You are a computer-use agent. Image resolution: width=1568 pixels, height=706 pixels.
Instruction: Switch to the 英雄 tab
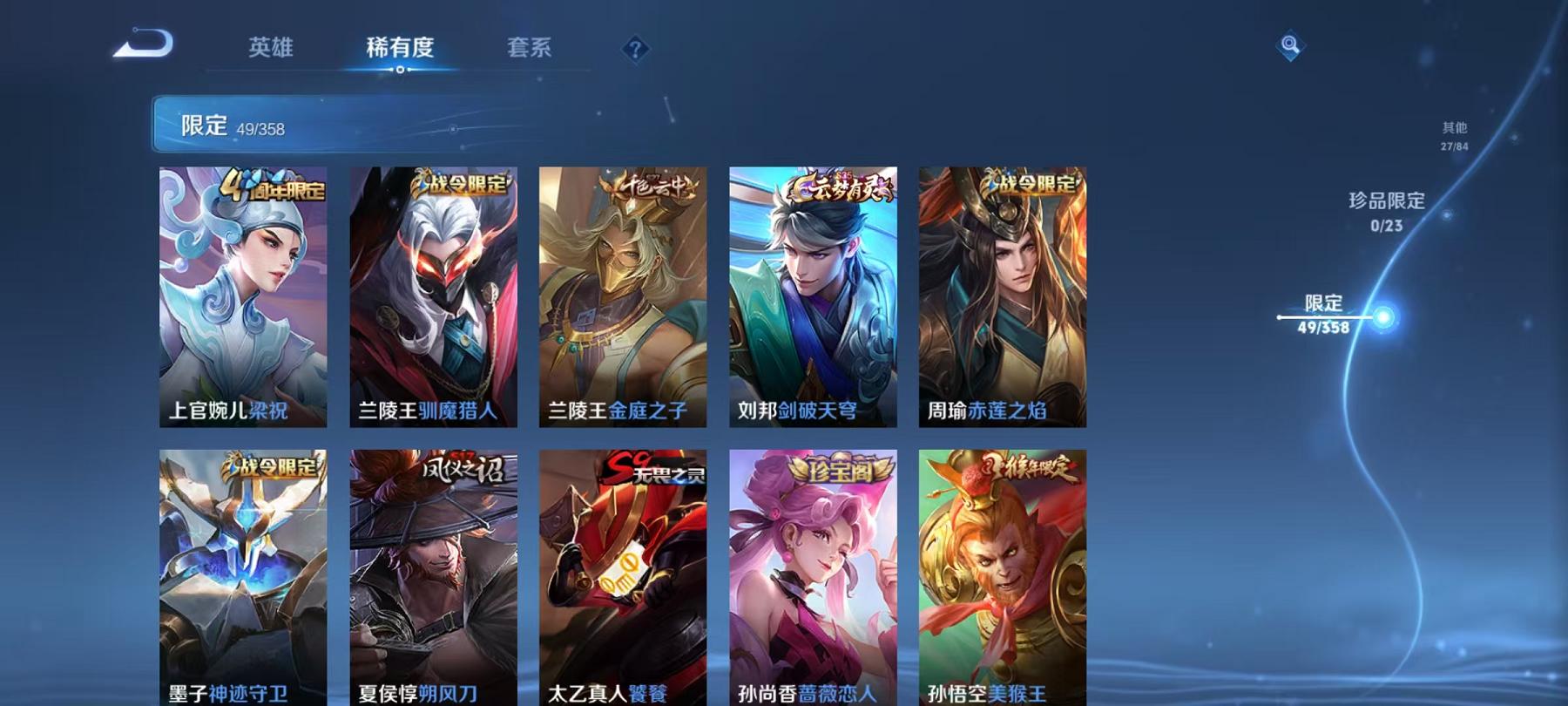click(272, 49)
